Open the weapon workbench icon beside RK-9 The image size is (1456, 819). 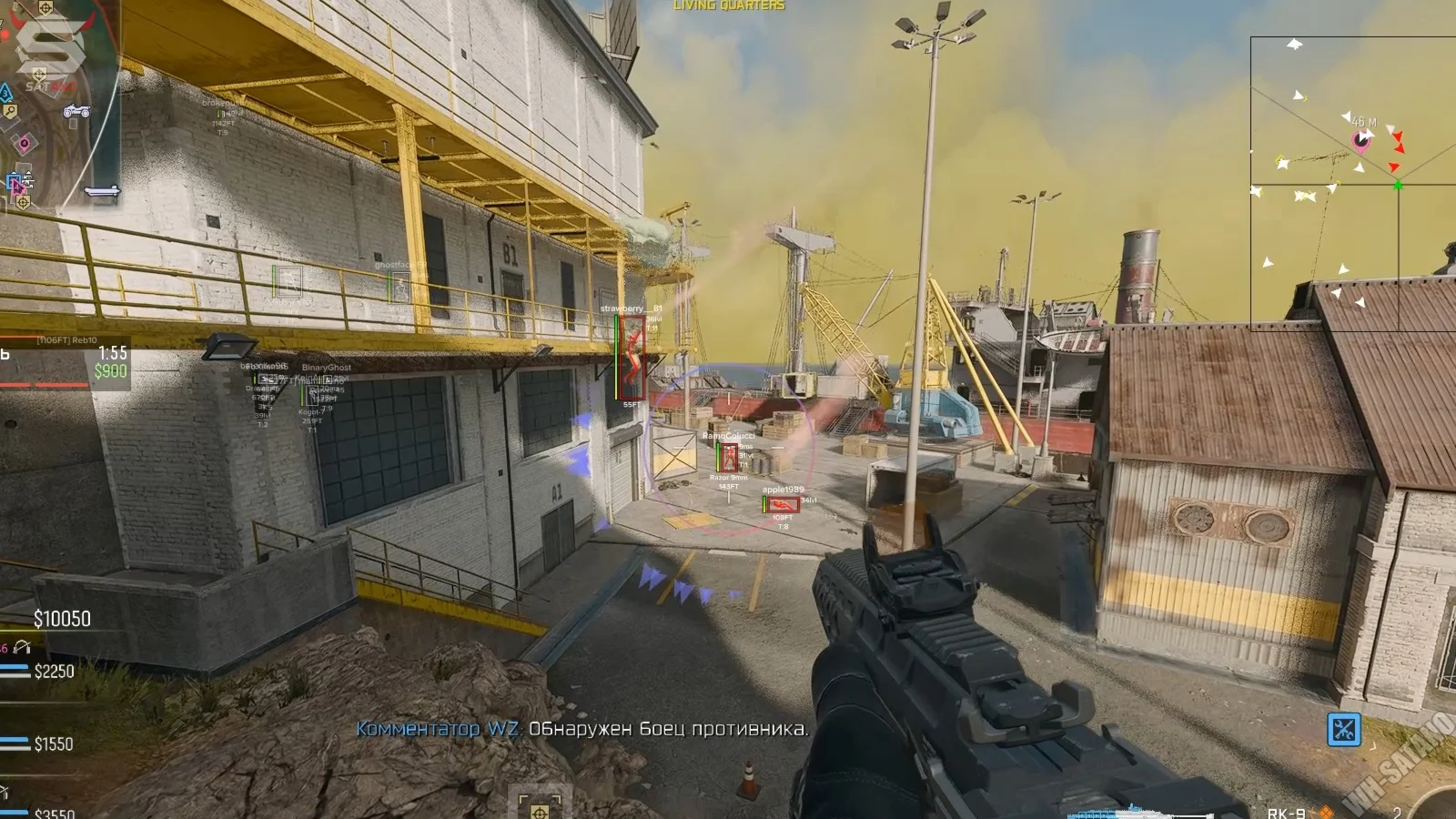[1345, 729]
